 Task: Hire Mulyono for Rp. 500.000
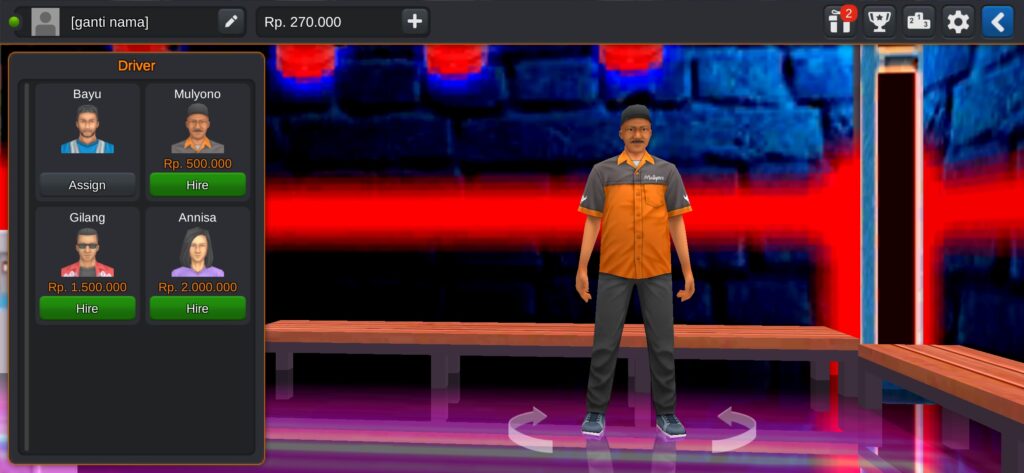pyautogui.click(x=197, y=185)
